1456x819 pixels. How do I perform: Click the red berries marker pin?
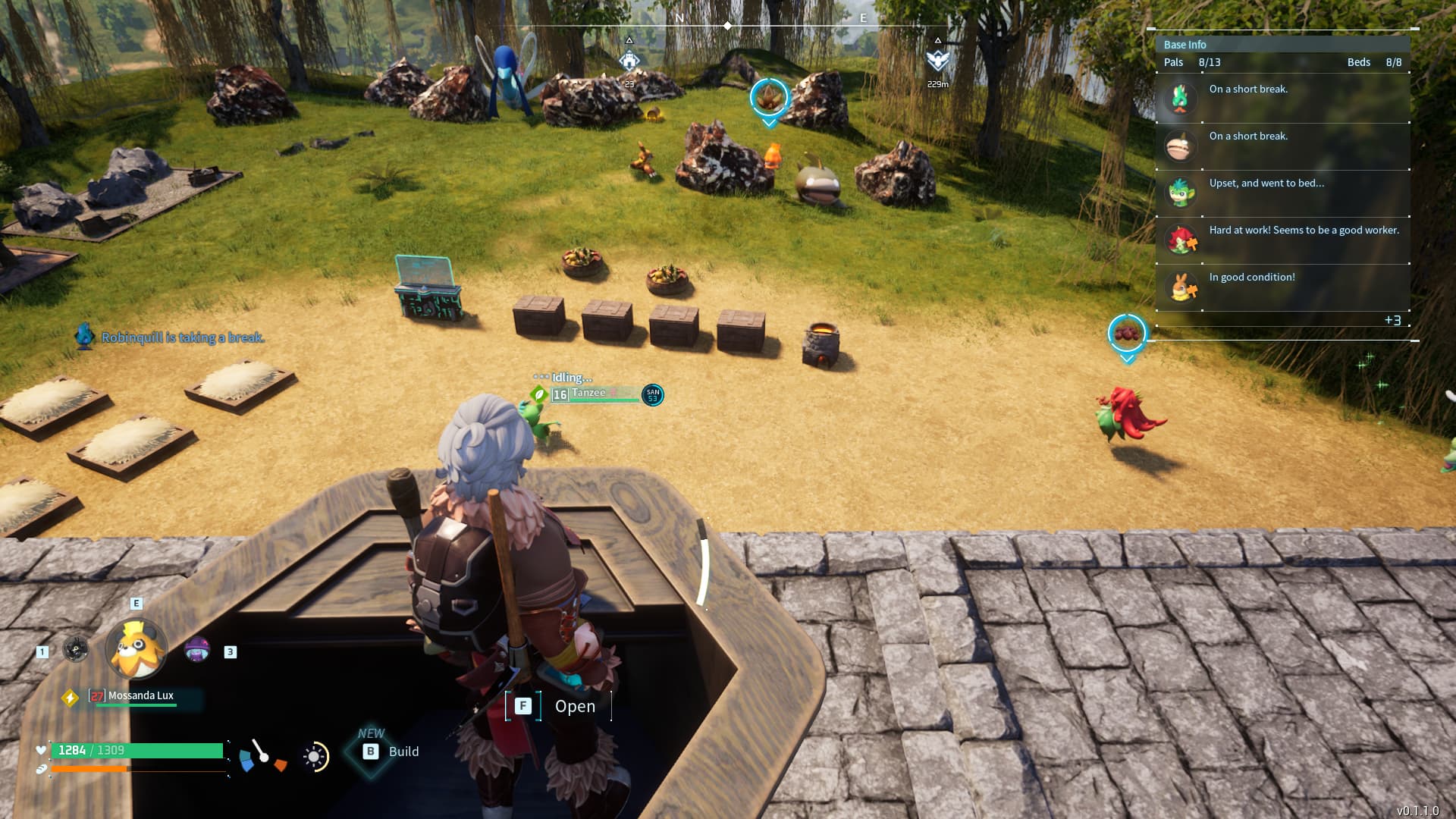click(1127, 333)
